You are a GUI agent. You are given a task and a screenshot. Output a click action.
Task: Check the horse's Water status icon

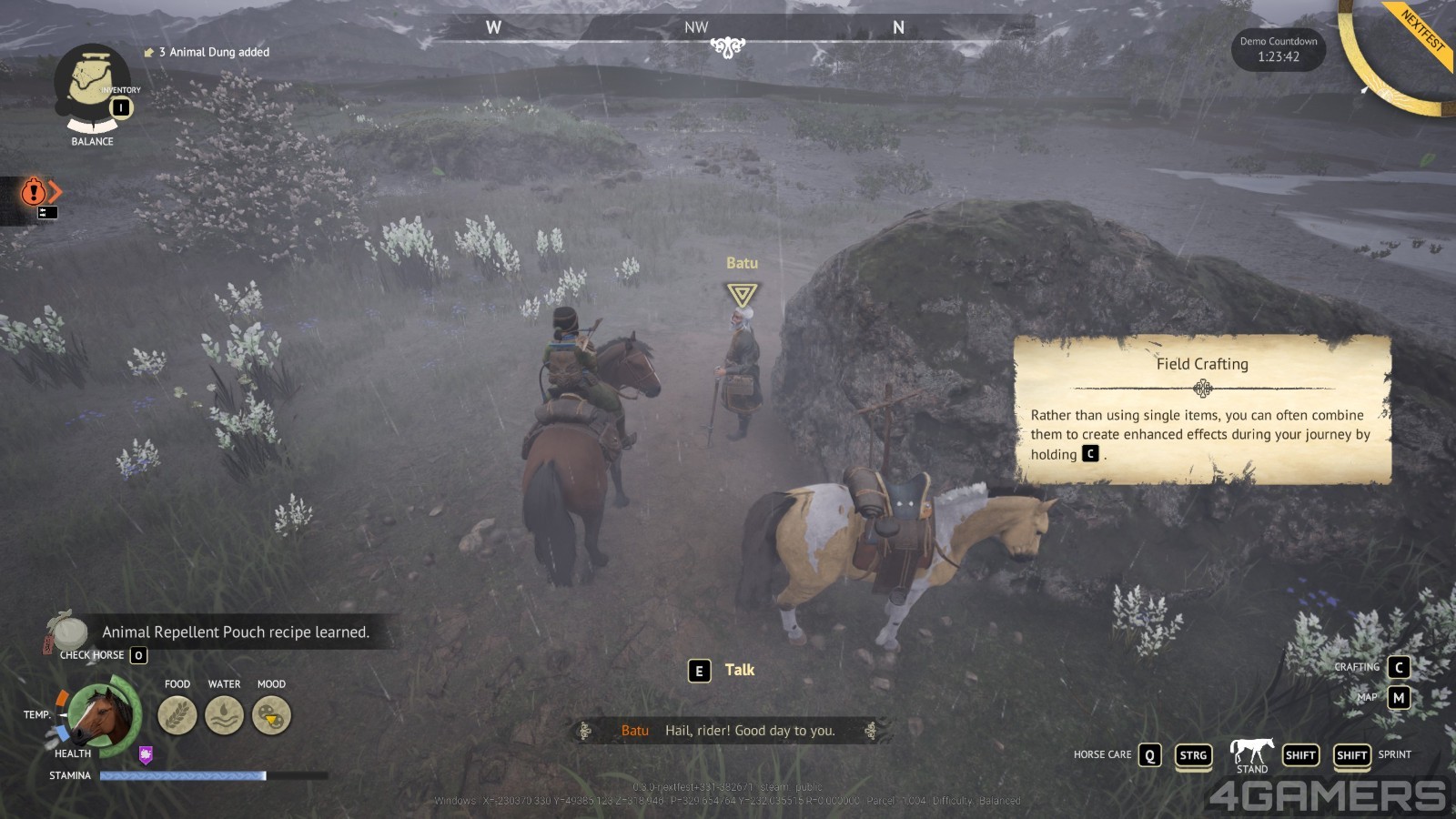[224, 715]
